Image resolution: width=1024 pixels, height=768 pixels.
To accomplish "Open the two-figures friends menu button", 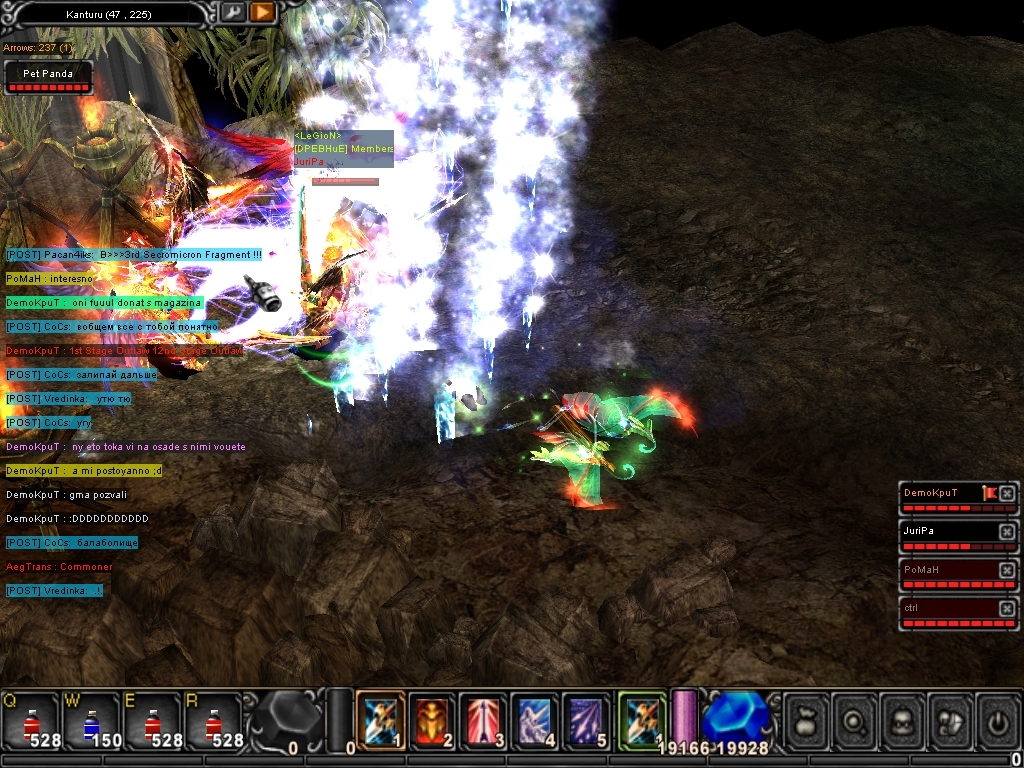I will tap(950, 720).
